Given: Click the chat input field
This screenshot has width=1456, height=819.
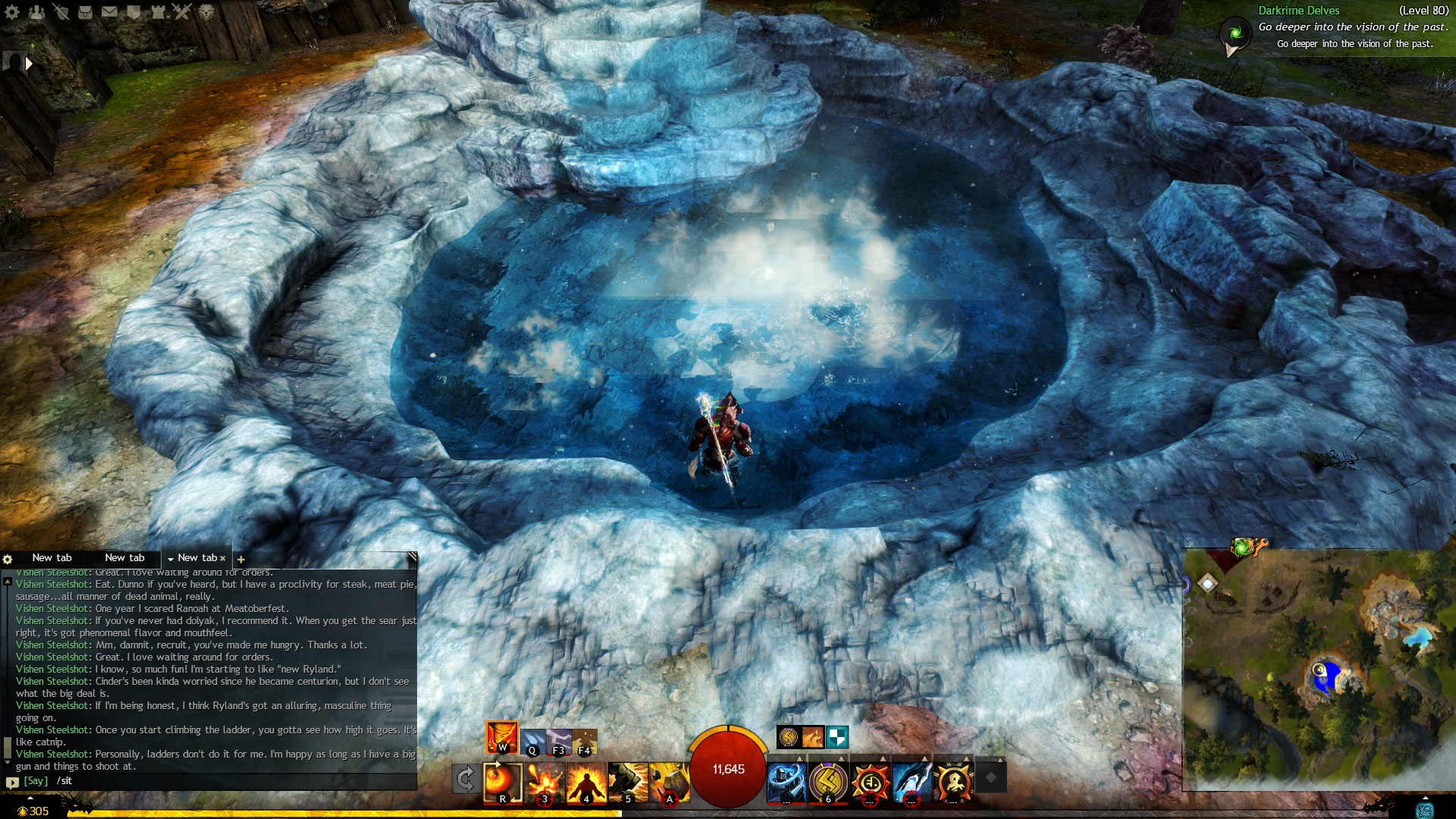Looking at the screenshot, I should click(x=227, y=780).
